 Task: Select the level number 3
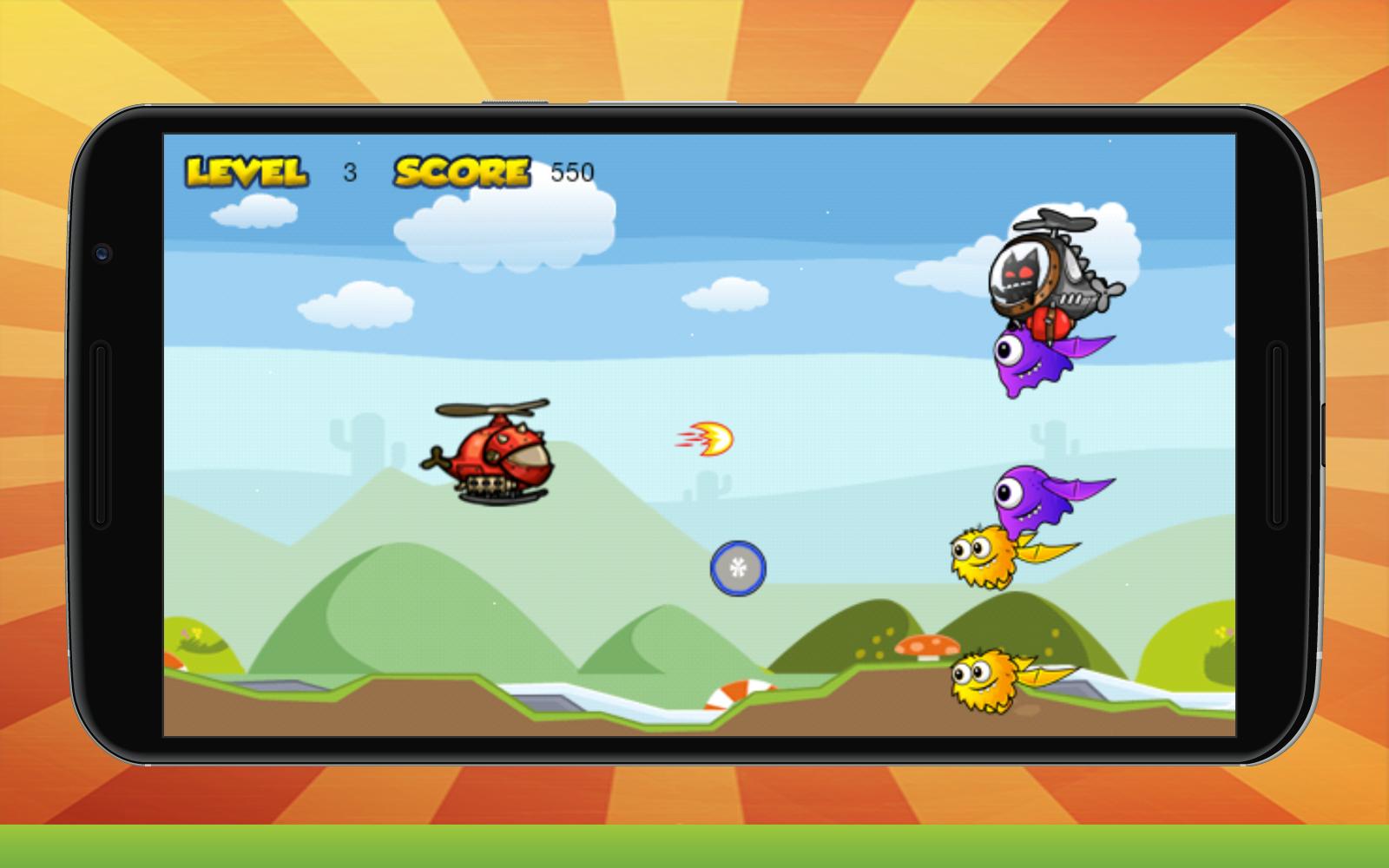pos(349,172)
